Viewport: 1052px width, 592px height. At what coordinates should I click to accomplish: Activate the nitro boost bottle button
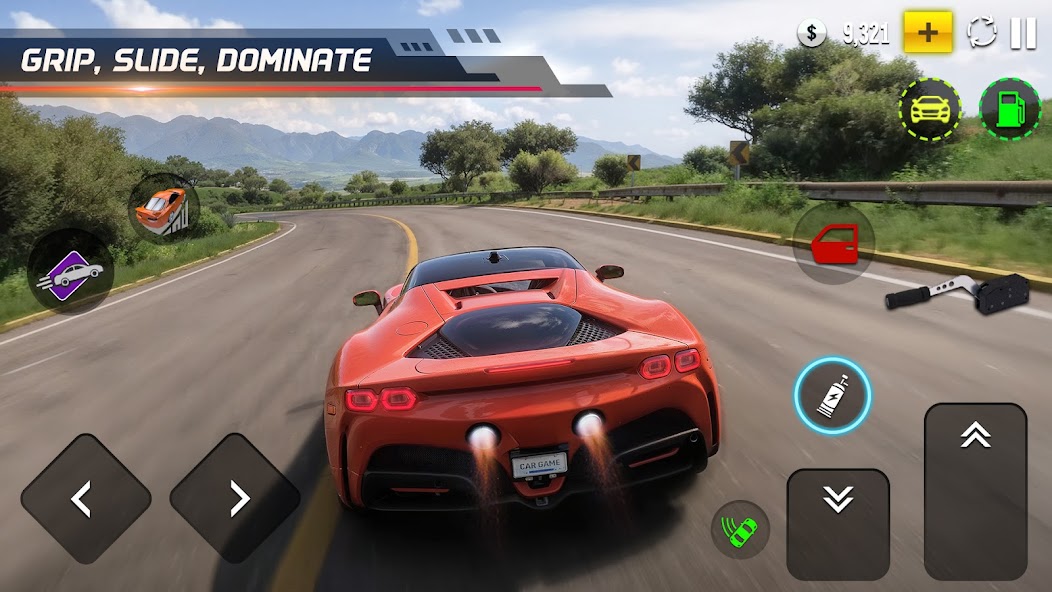[x=832, y=396]
